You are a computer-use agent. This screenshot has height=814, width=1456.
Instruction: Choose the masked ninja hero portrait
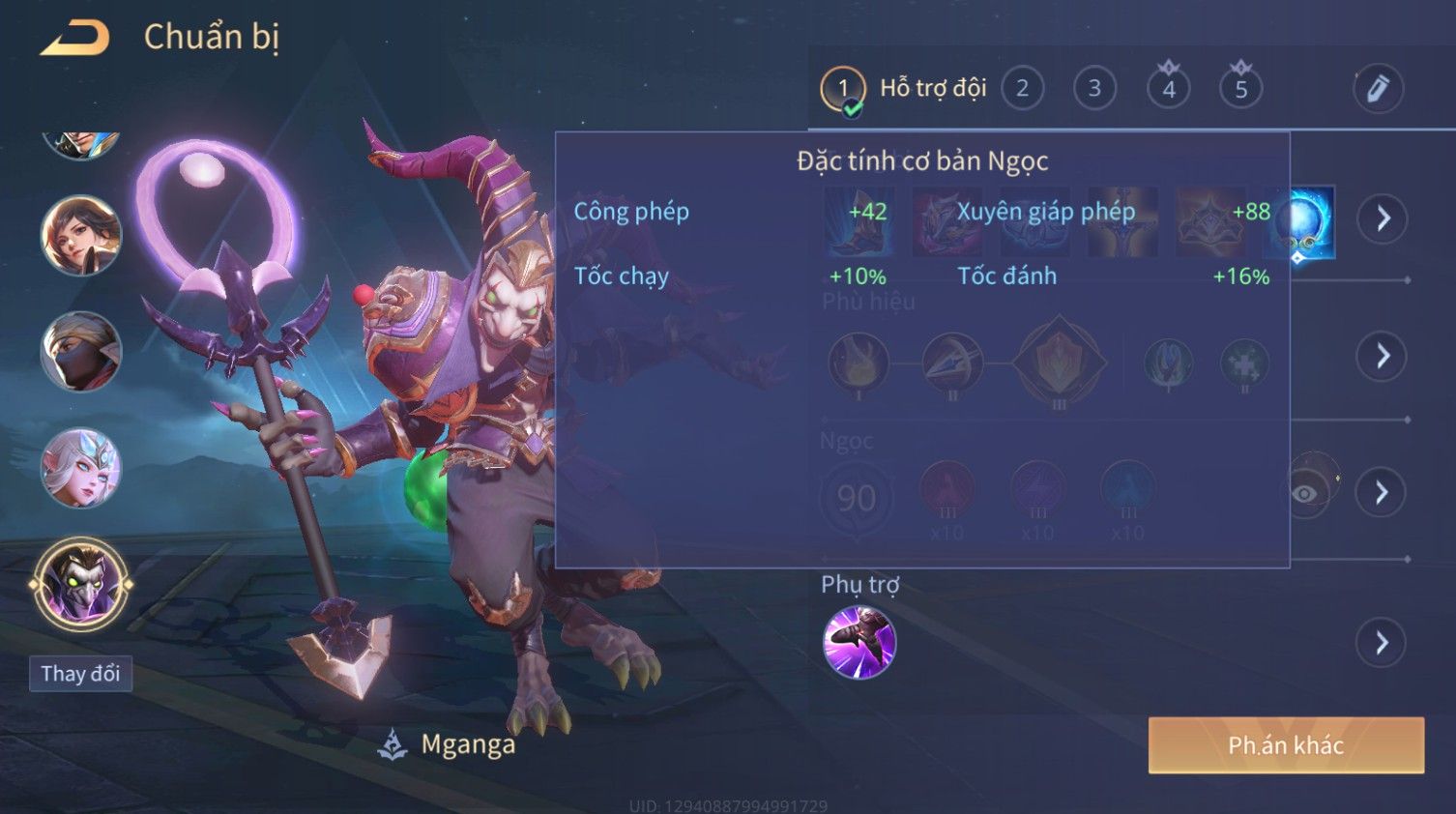(81, 352)
